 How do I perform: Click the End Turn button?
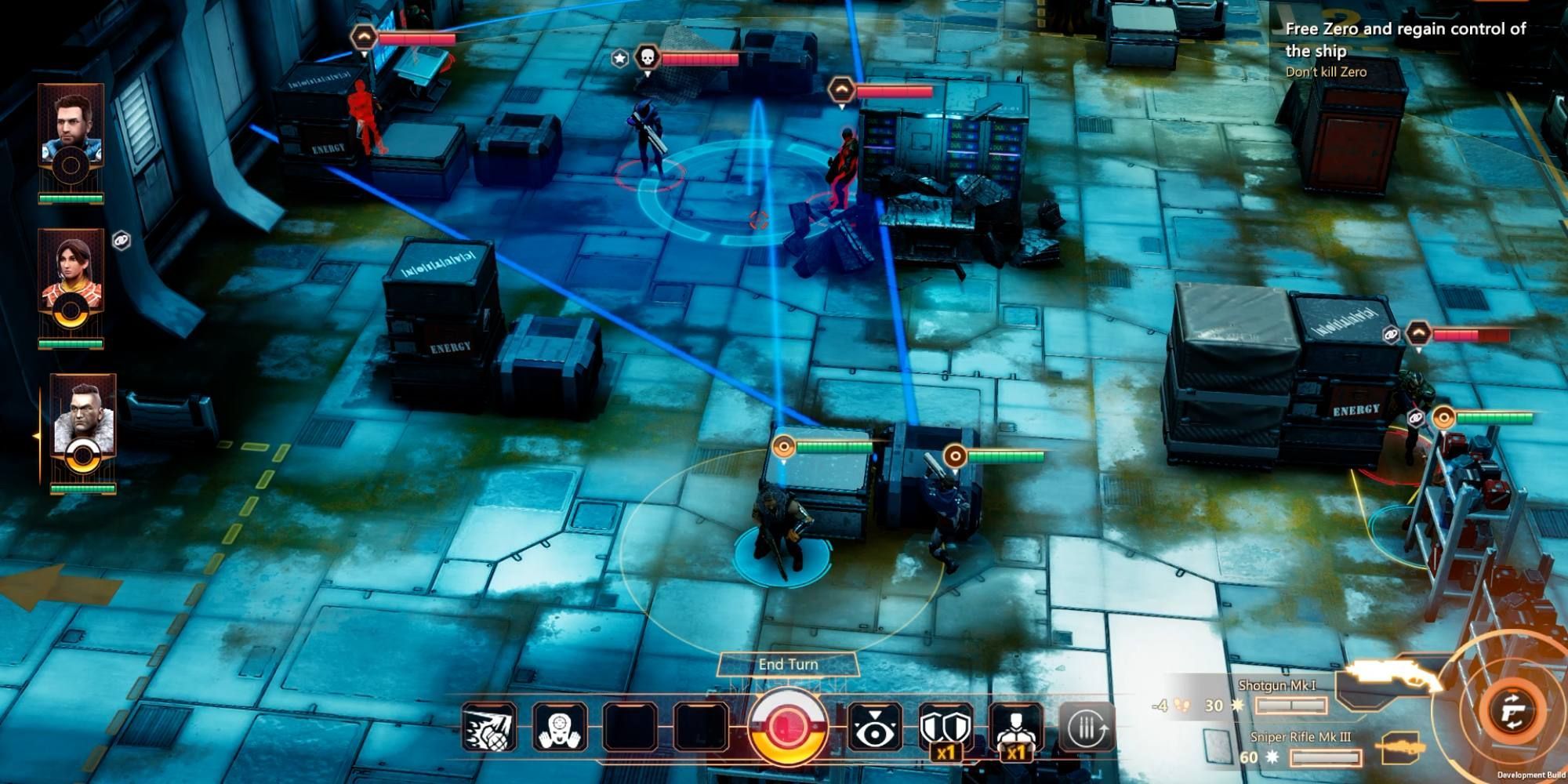(786, 663)
